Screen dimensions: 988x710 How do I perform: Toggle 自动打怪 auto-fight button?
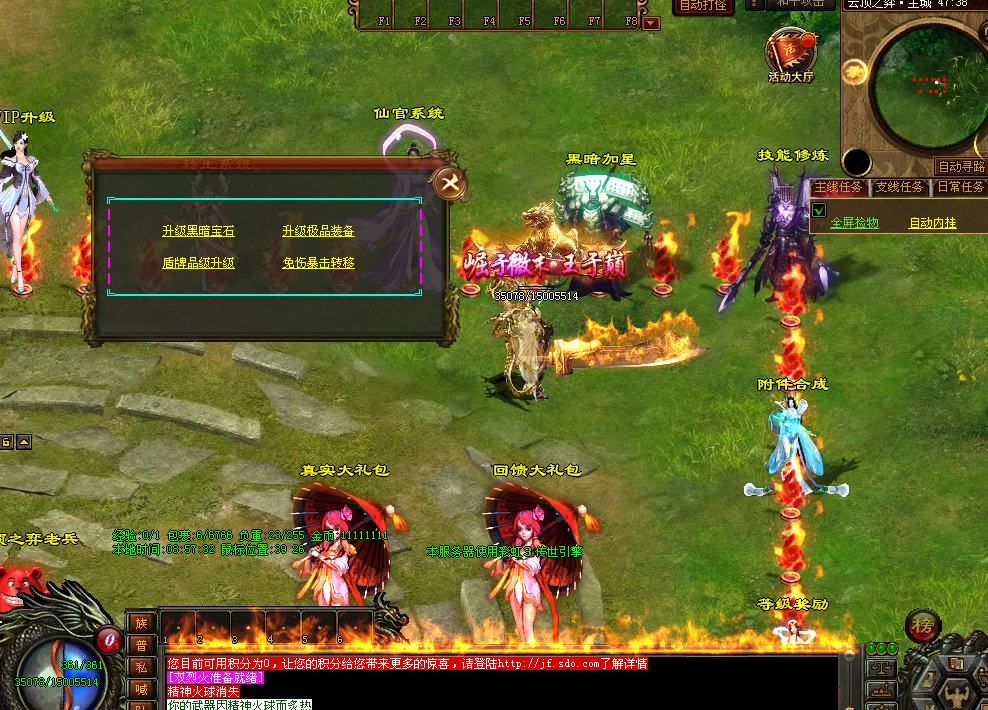(702, 5)
